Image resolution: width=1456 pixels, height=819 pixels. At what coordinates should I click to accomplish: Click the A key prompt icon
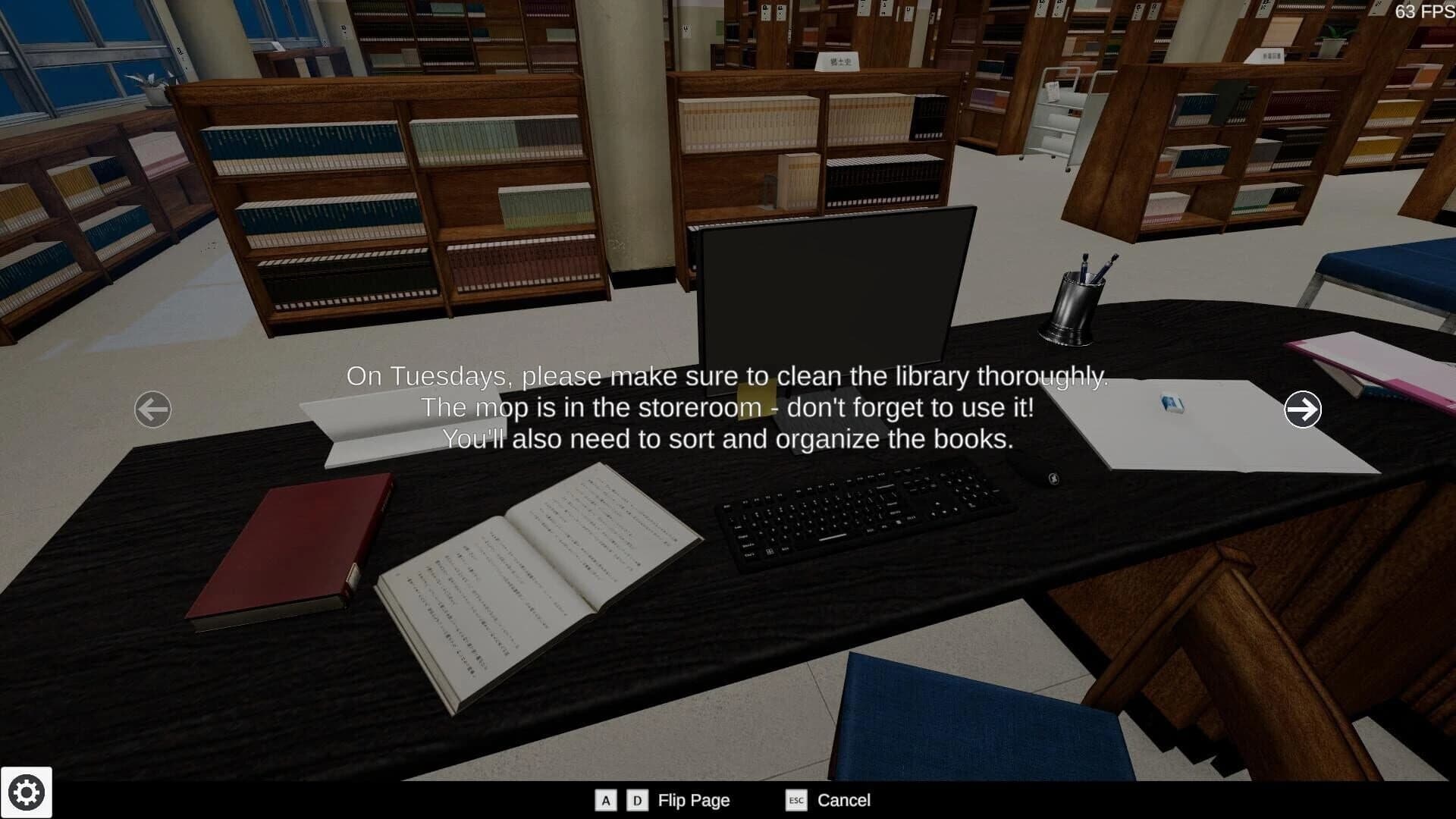click(605, 801)
